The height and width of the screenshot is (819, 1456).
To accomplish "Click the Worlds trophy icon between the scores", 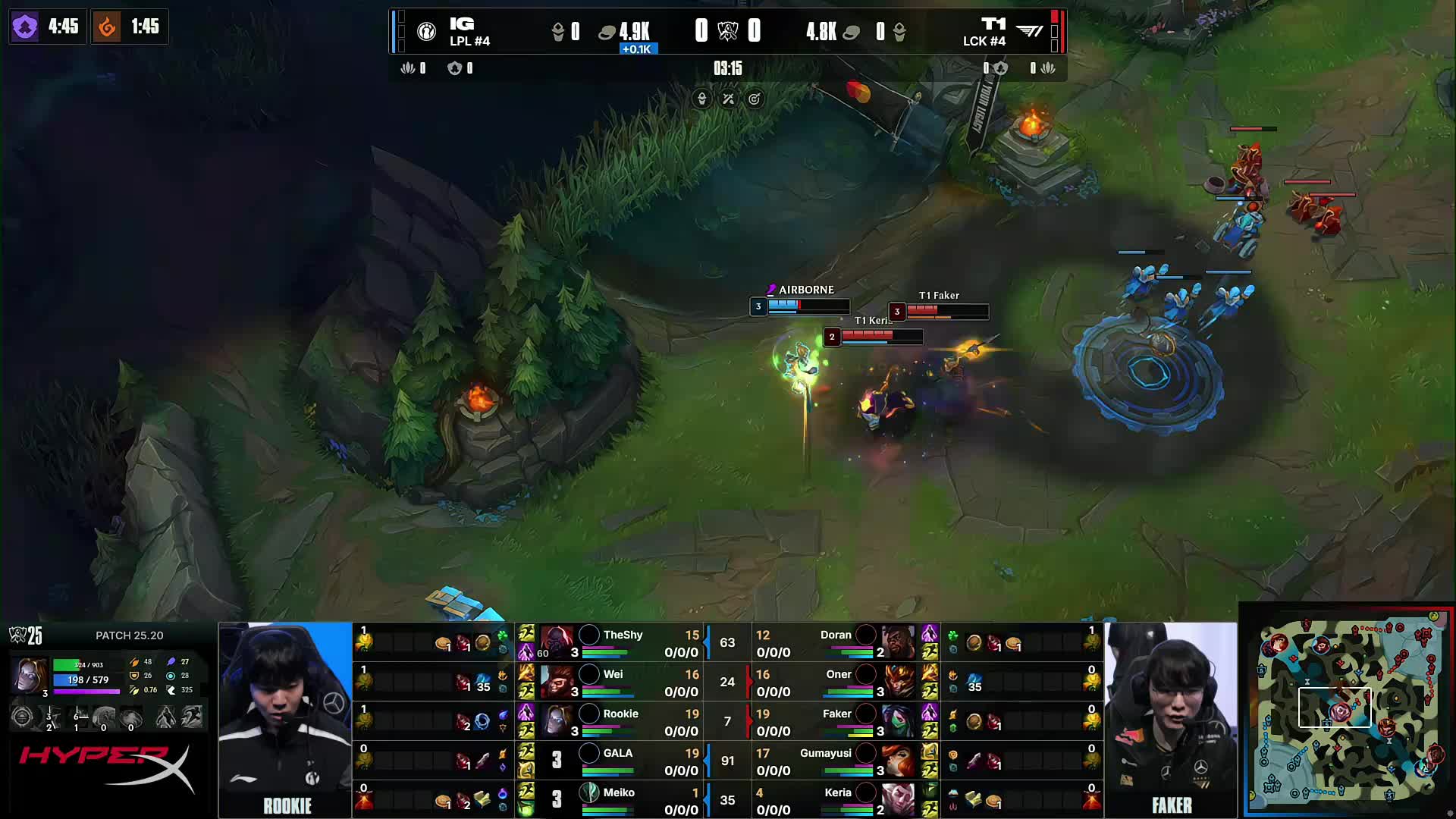I will coord(727,31).
